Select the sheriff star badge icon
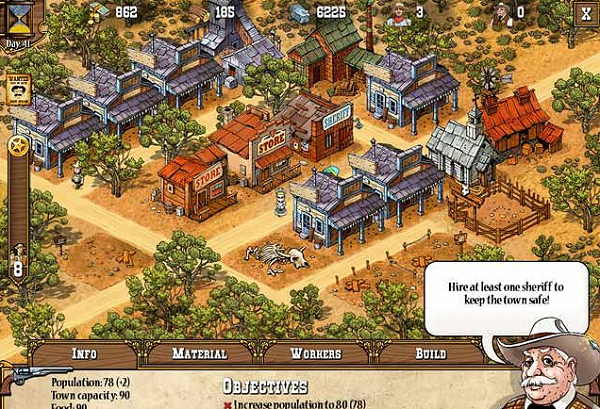Viewport: 600px width, 409px height. 17,146
